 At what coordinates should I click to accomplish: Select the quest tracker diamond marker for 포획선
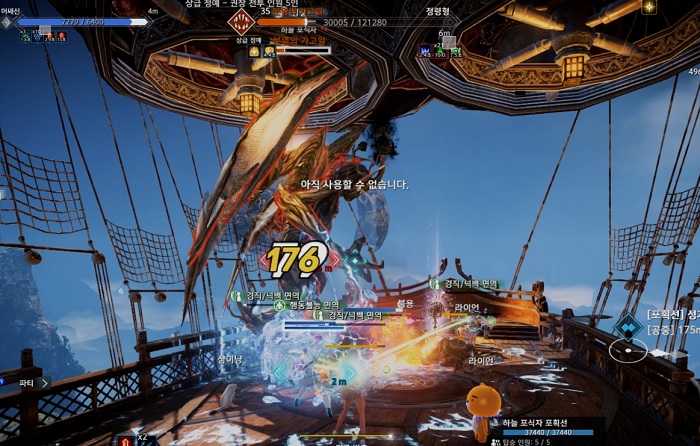coord(627,325)
